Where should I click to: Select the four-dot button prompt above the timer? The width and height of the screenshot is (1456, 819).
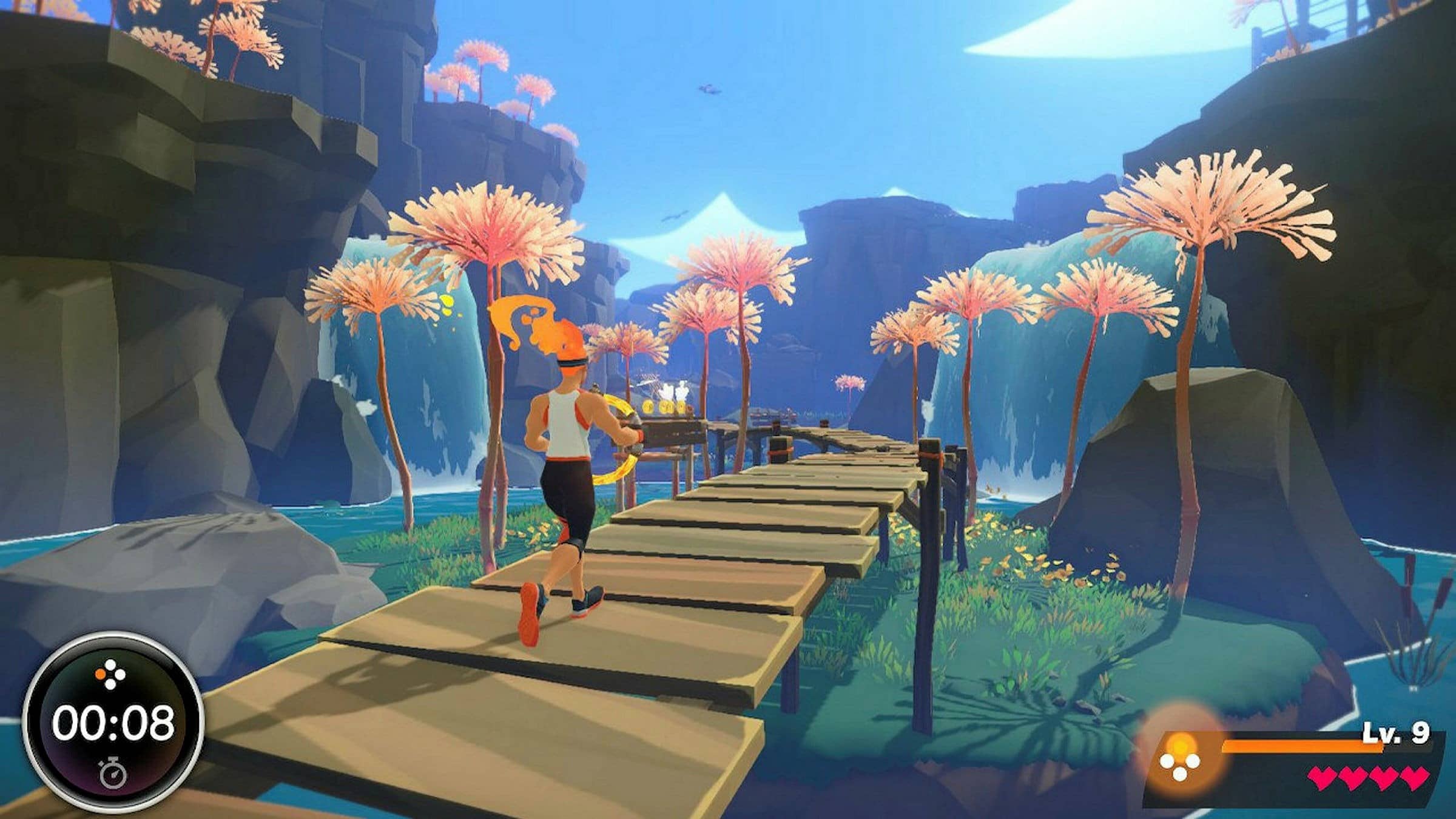click(x=111, y=673)
